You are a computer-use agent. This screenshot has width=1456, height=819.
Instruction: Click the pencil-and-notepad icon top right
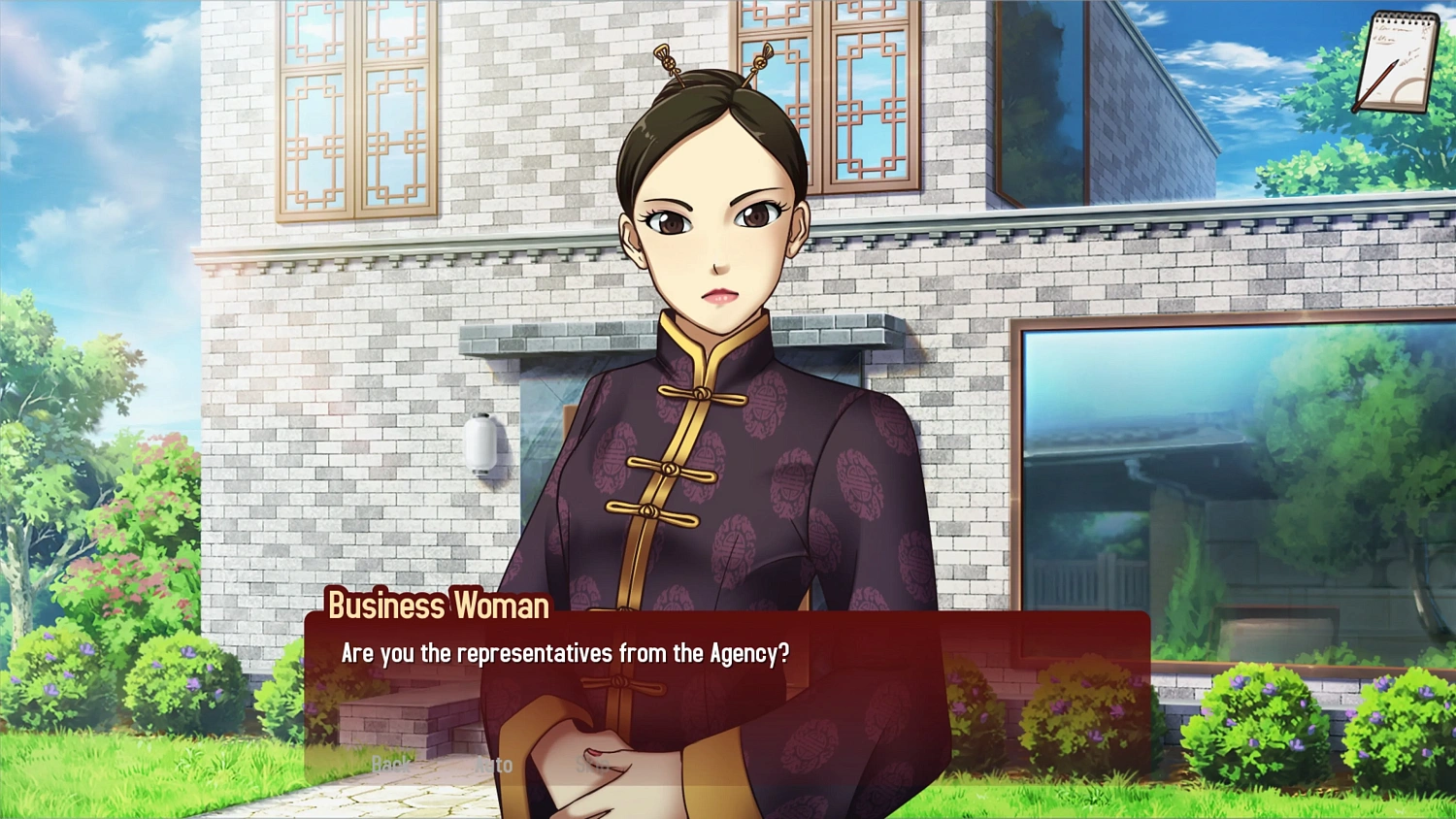point(1398,58)
